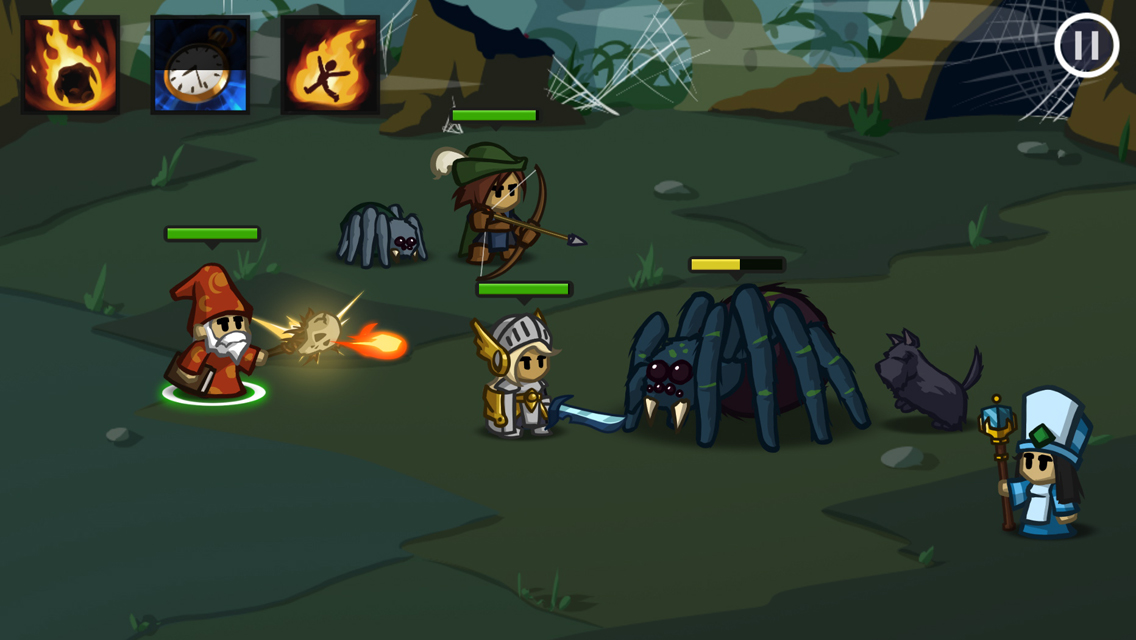This screenshot has width=1136, height=640.
Task: Cast the flaming meteor ability
Action: pyautogui.click(x=70, y=65)
